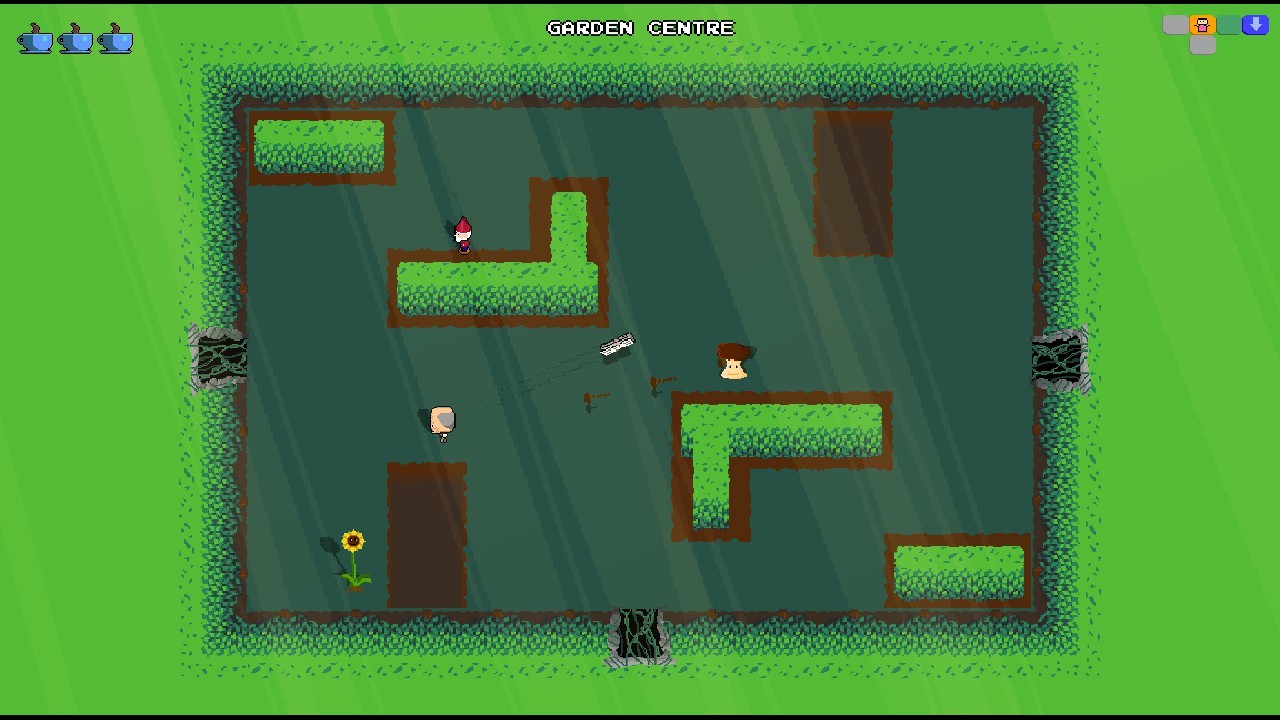This screenshot has width=1280, height=720.
Task: Enter the rocky tunnel on the right edge
Action: (x=1058, y=360)
